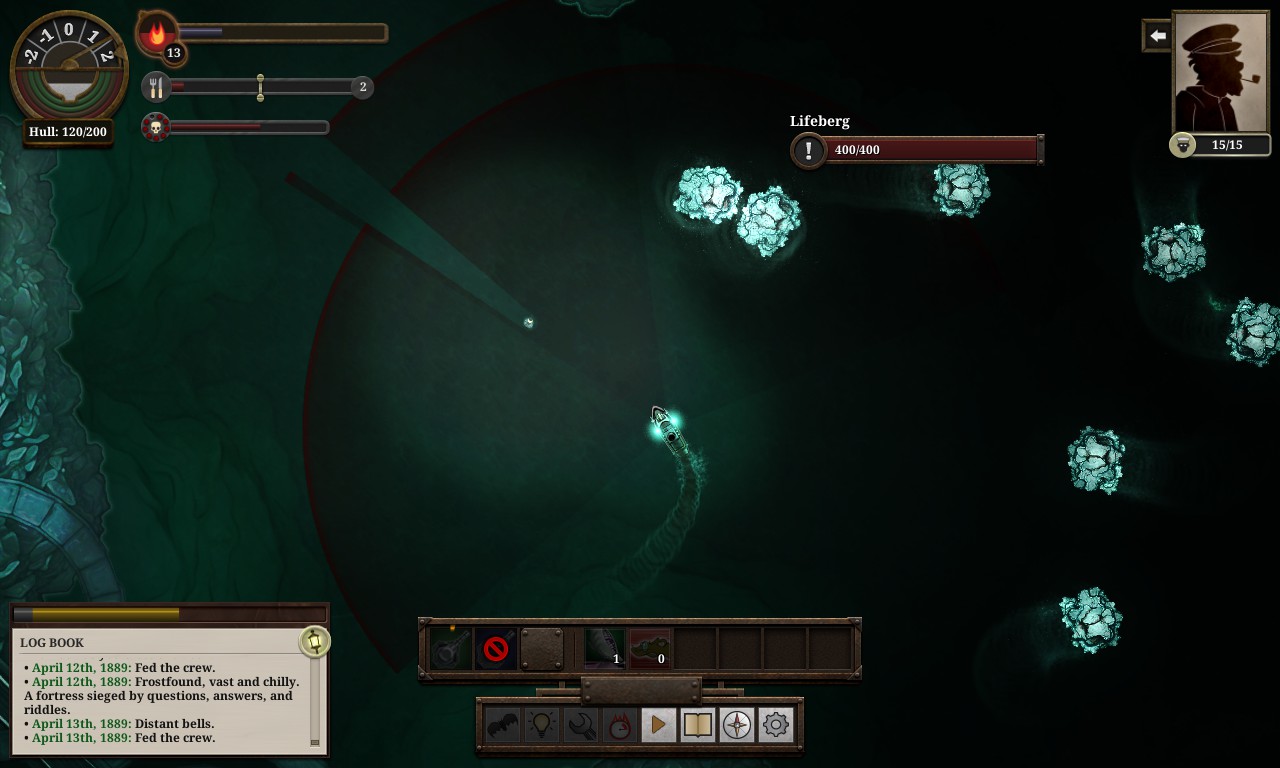The width and height of the screenshot is (1280, 768).
Task: Open the settings gear icon
Action: tap(775, 724)
